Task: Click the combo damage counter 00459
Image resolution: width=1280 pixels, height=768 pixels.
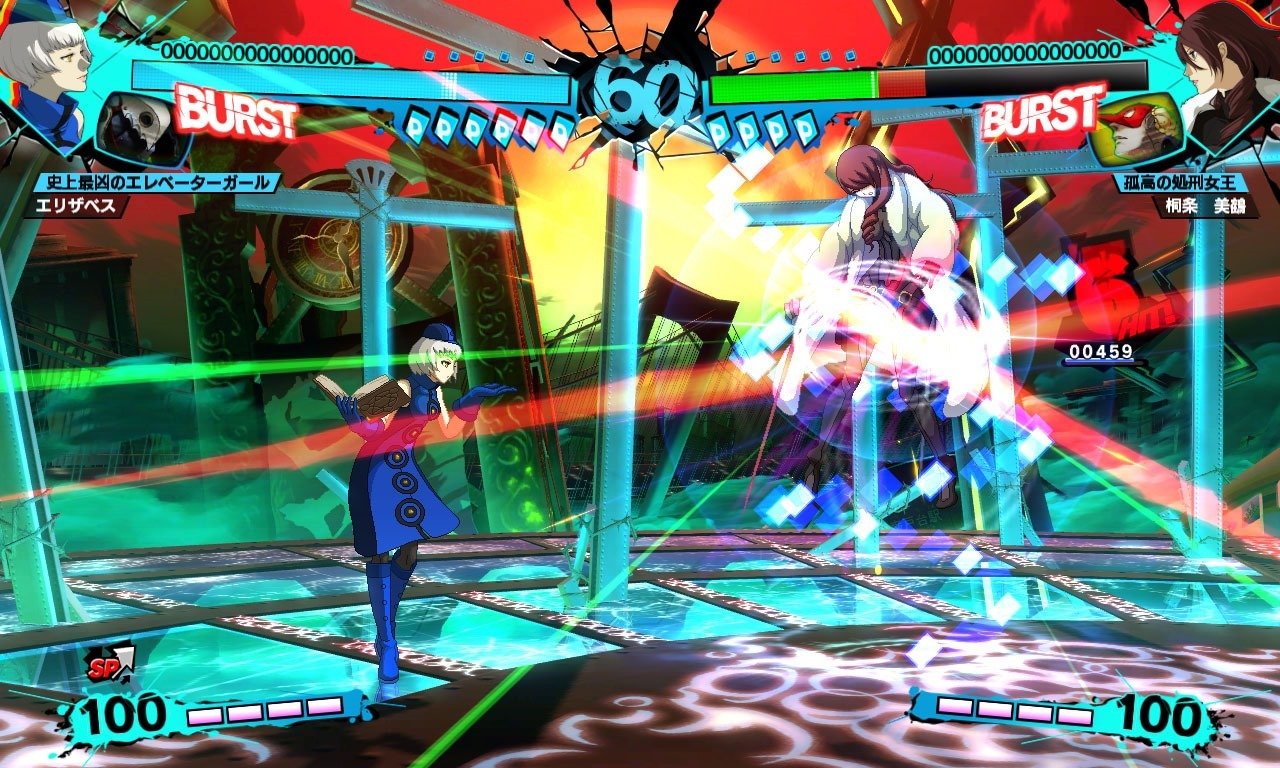Action: pos(1100,352)
